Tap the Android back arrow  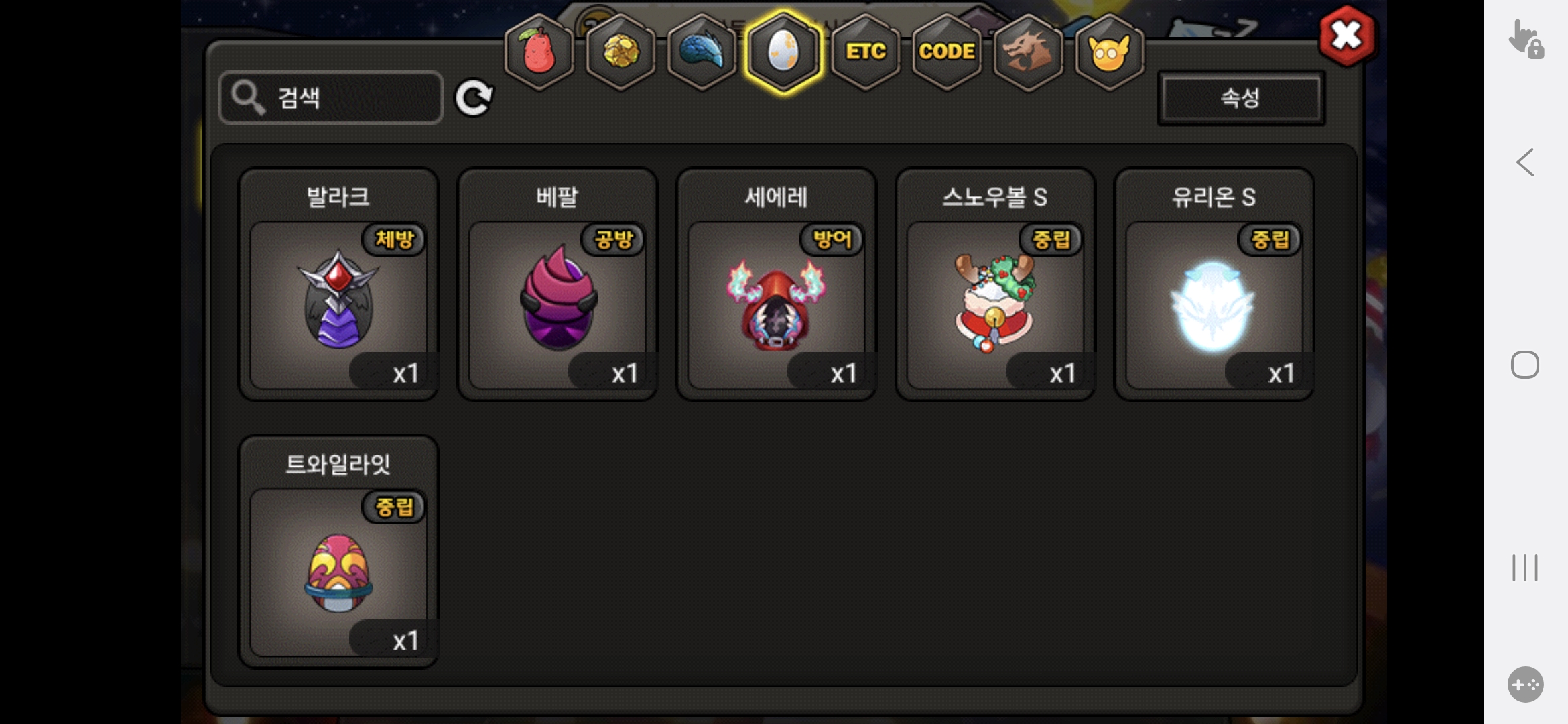pos(1525,162)
